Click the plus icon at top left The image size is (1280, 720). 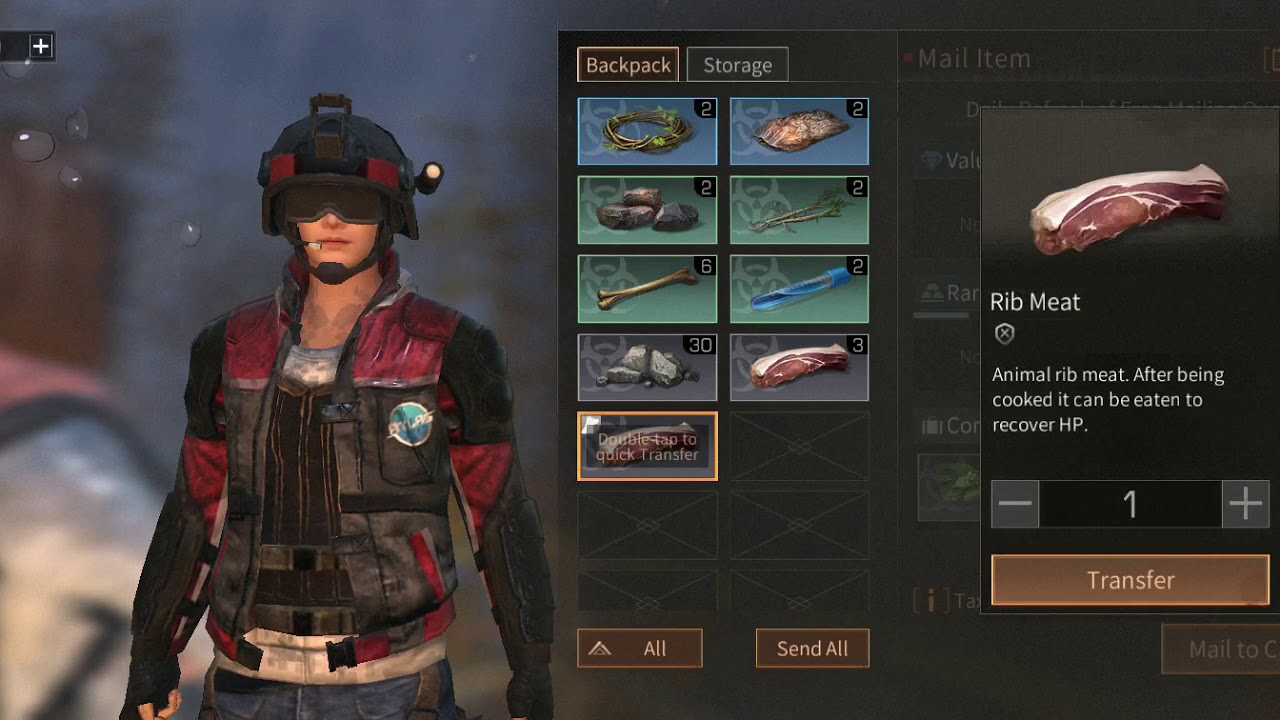click(x=40, y=46)
